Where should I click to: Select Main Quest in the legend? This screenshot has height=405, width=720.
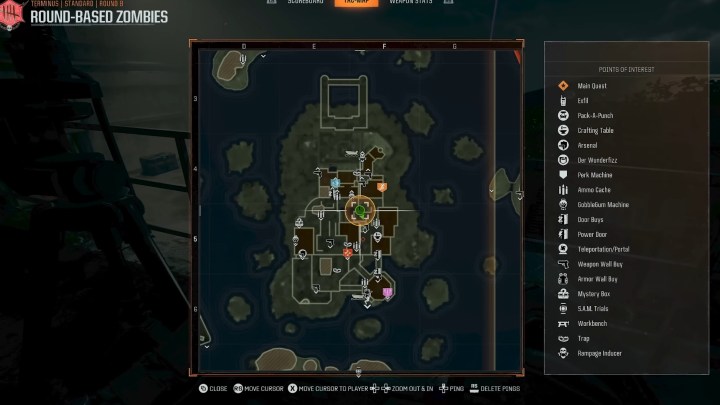[x=593, y=86]
